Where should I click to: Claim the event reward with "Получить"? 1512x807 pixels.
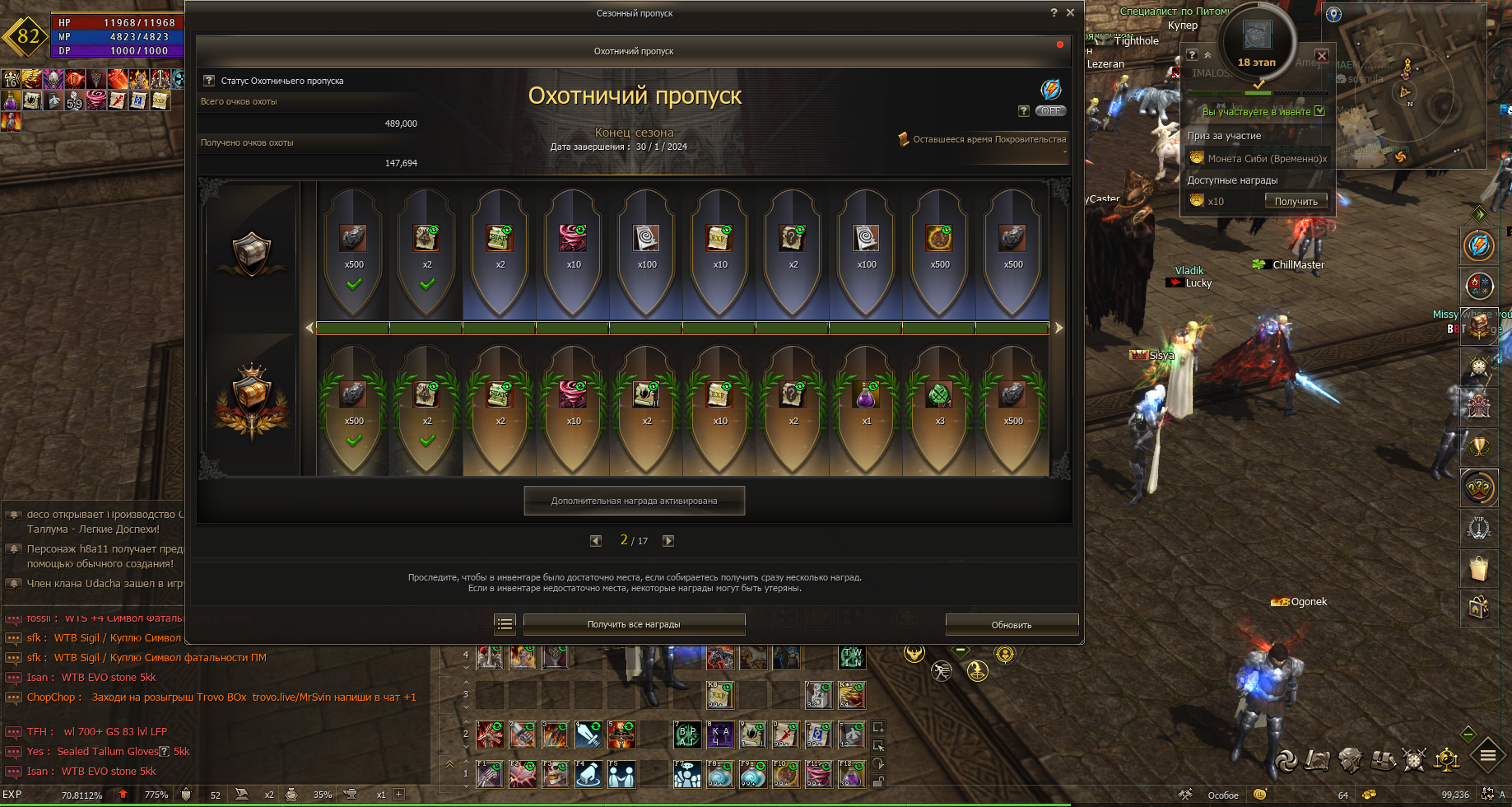[x=1296, y=202]
